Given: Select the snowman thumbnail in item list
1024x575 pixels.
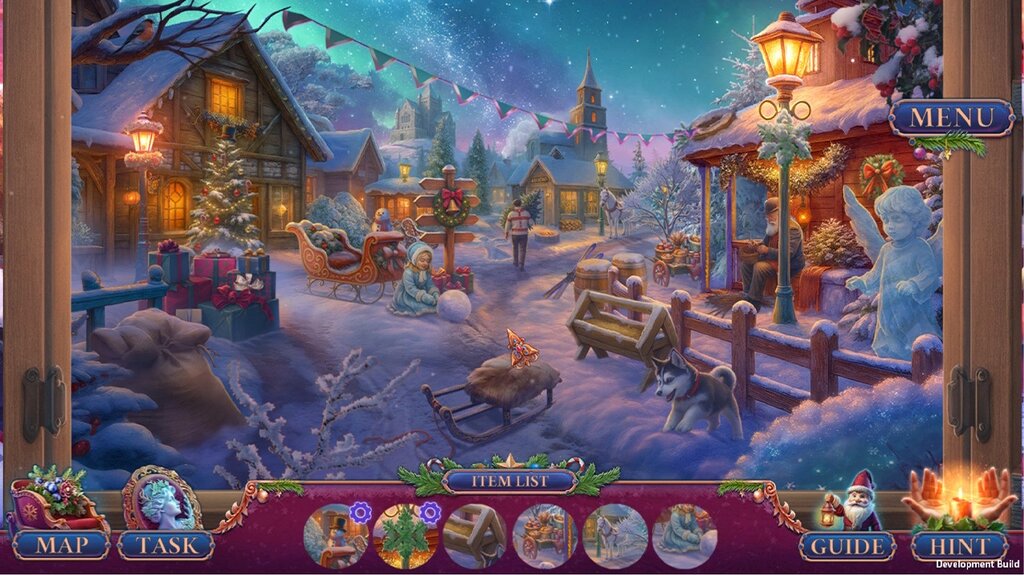Looking at the screenshot, I should pos(335,535).
